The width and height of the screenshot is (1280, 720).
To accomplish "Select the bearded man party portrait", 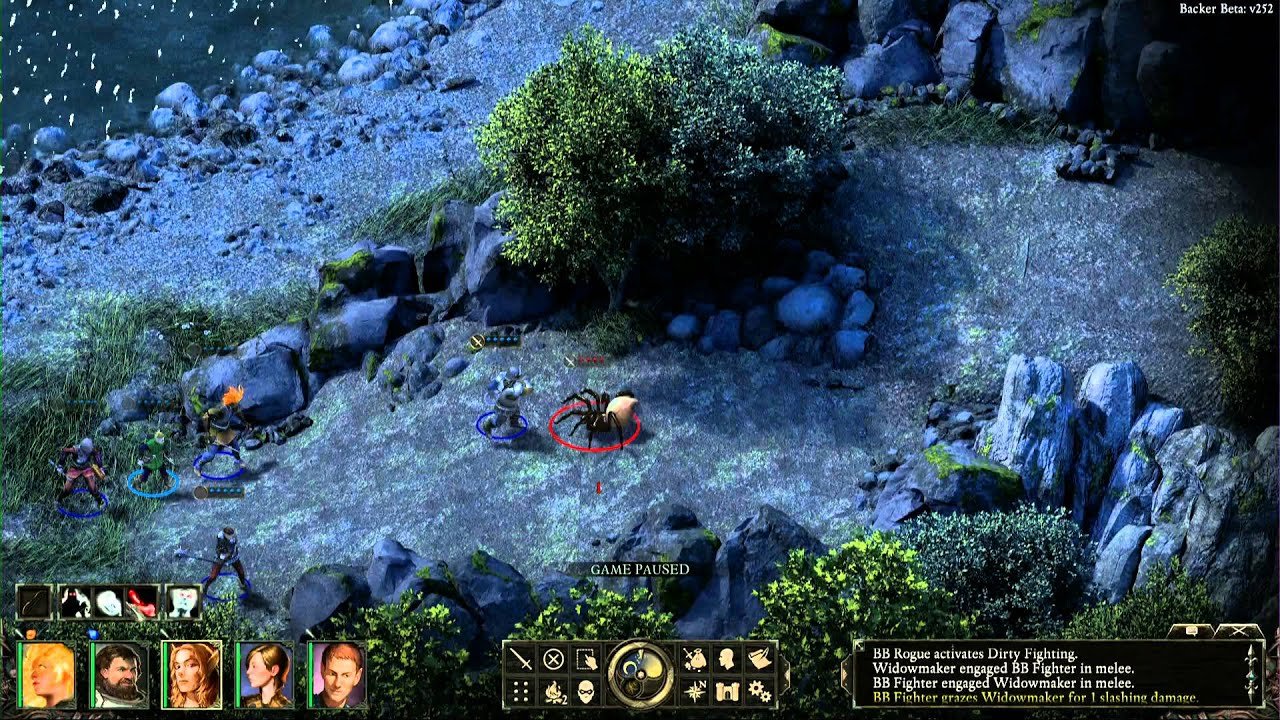I will [119, 675].
